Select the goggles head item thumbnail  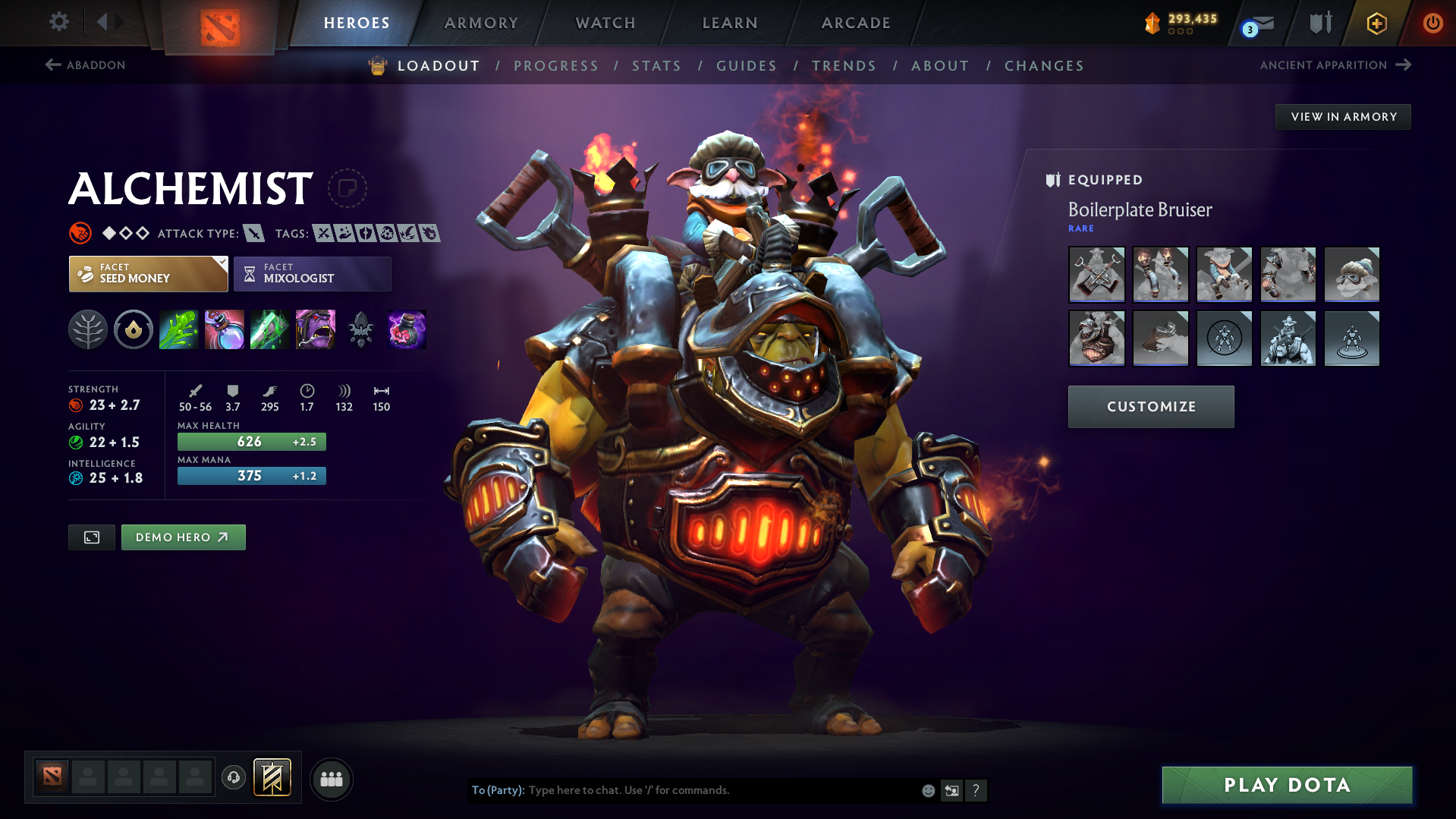pos(1352,274)
